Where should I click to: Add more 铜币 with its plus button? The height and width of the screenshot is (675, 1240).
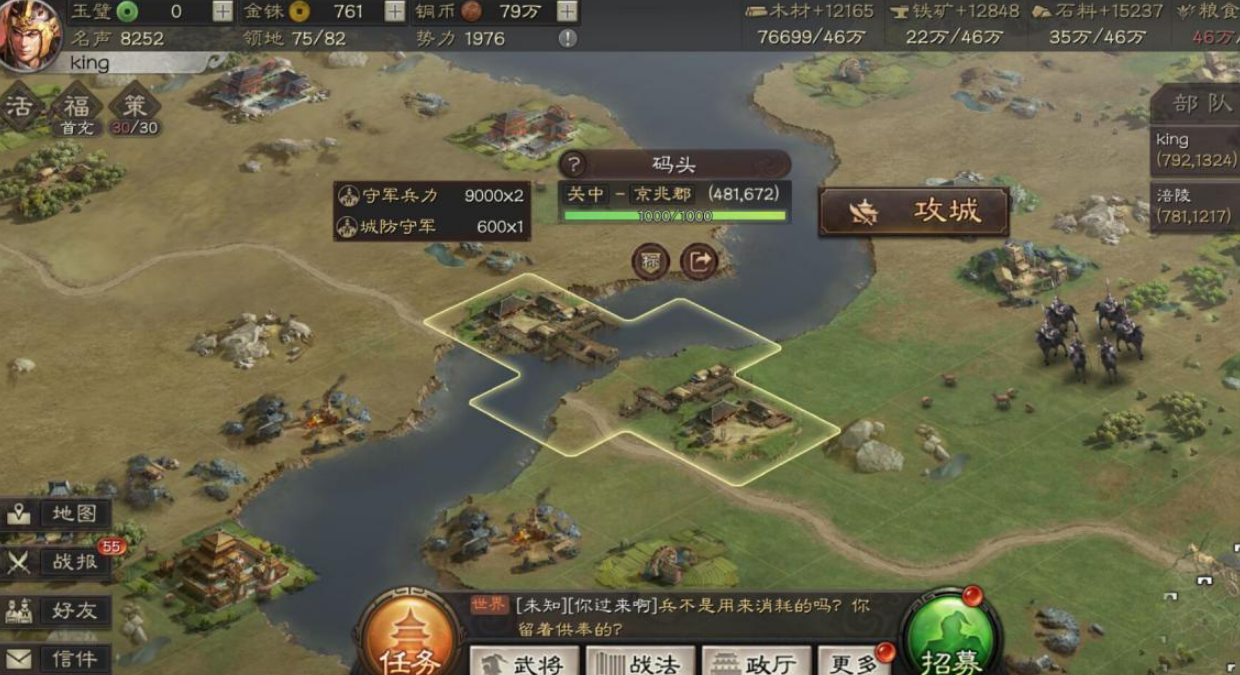point(567,12)
